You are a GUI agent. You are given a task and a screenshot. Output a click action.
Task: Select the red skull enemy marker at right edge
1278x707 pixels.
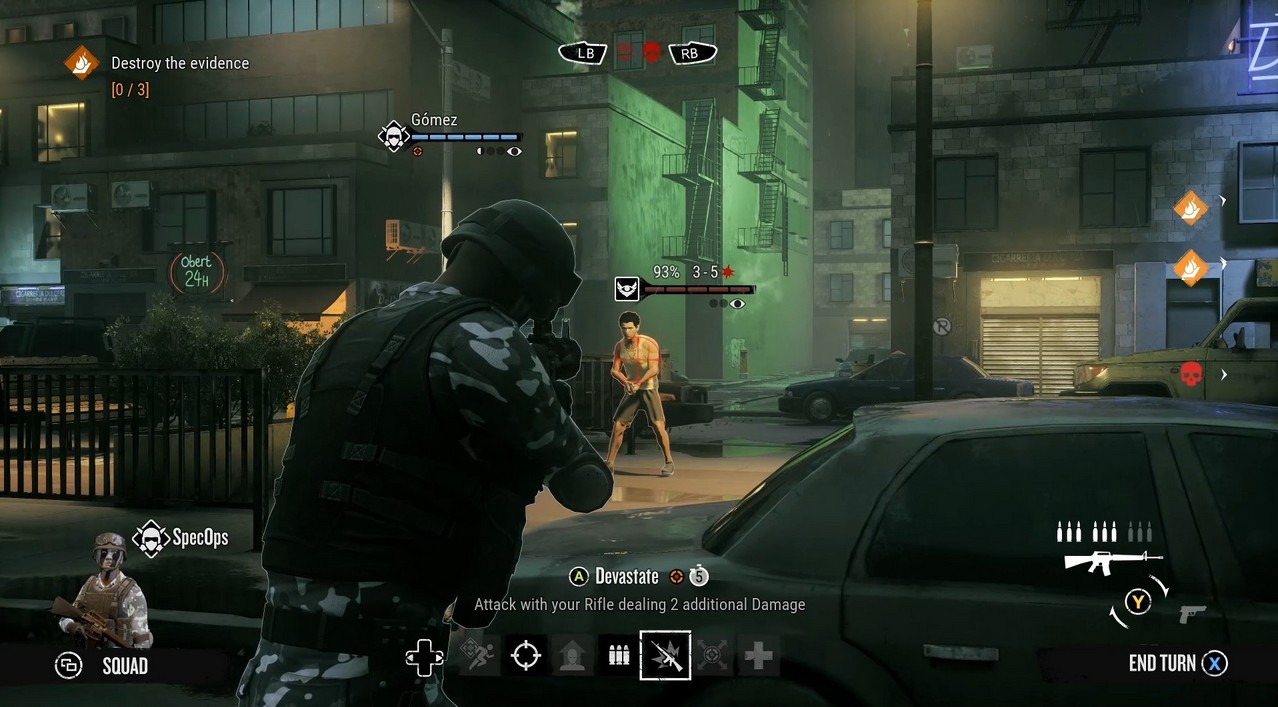pyautogui.click(x=1190, y=375)
